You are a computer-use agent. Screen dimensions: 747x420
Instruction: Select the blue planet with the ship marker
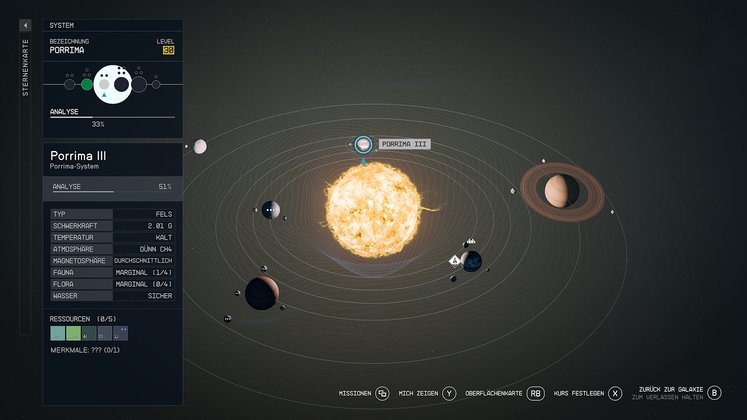[x=472, y=261]
